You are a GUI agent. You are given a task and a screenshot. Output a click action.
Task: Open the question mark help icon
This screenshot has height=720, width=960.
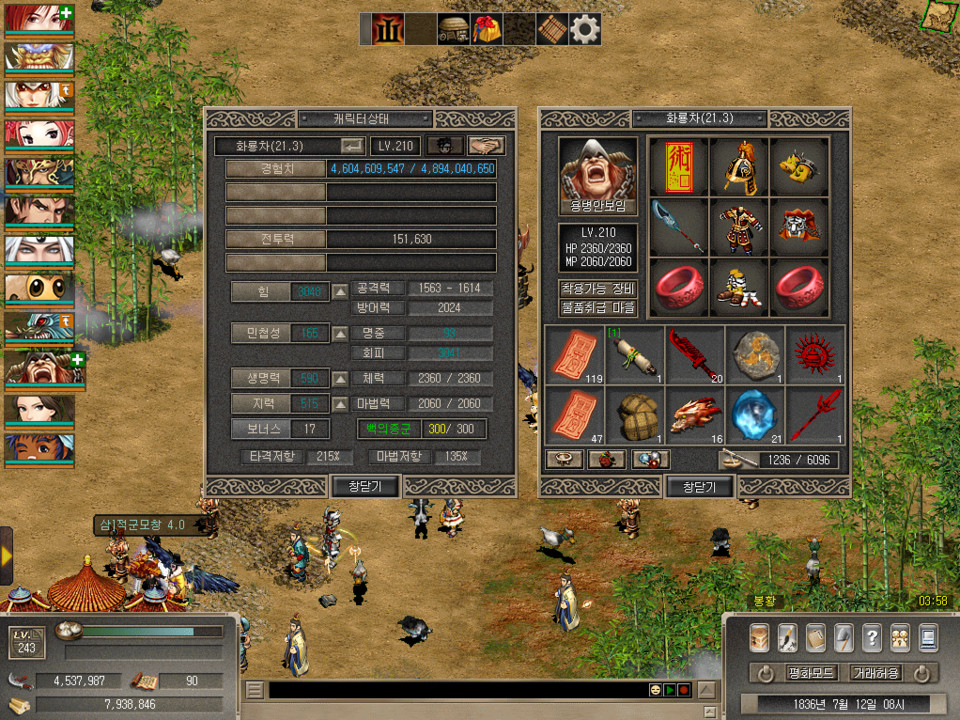(871, 637)
